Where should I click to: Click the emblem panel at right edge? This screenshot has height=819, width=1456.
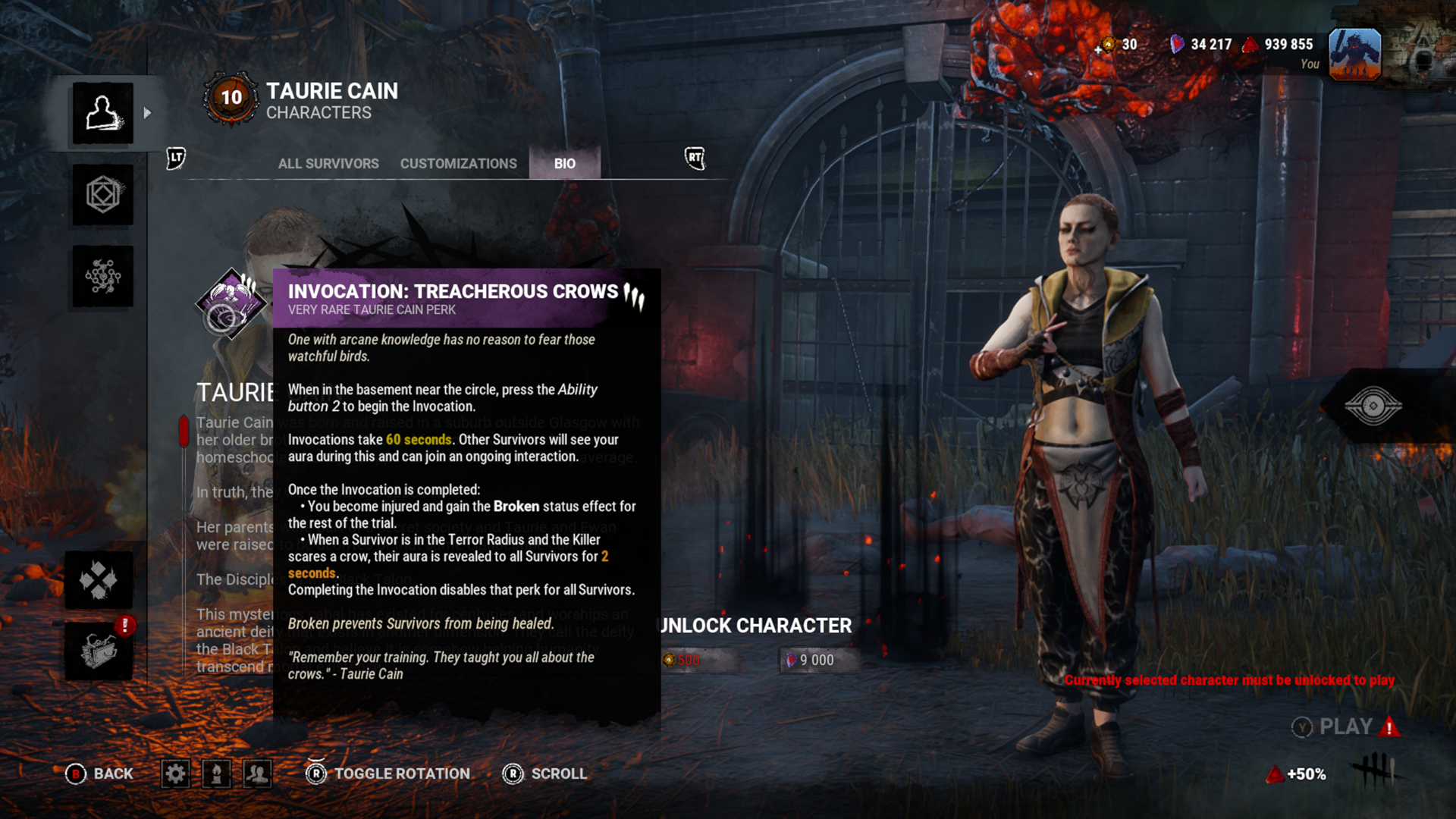pos(1373,406)
